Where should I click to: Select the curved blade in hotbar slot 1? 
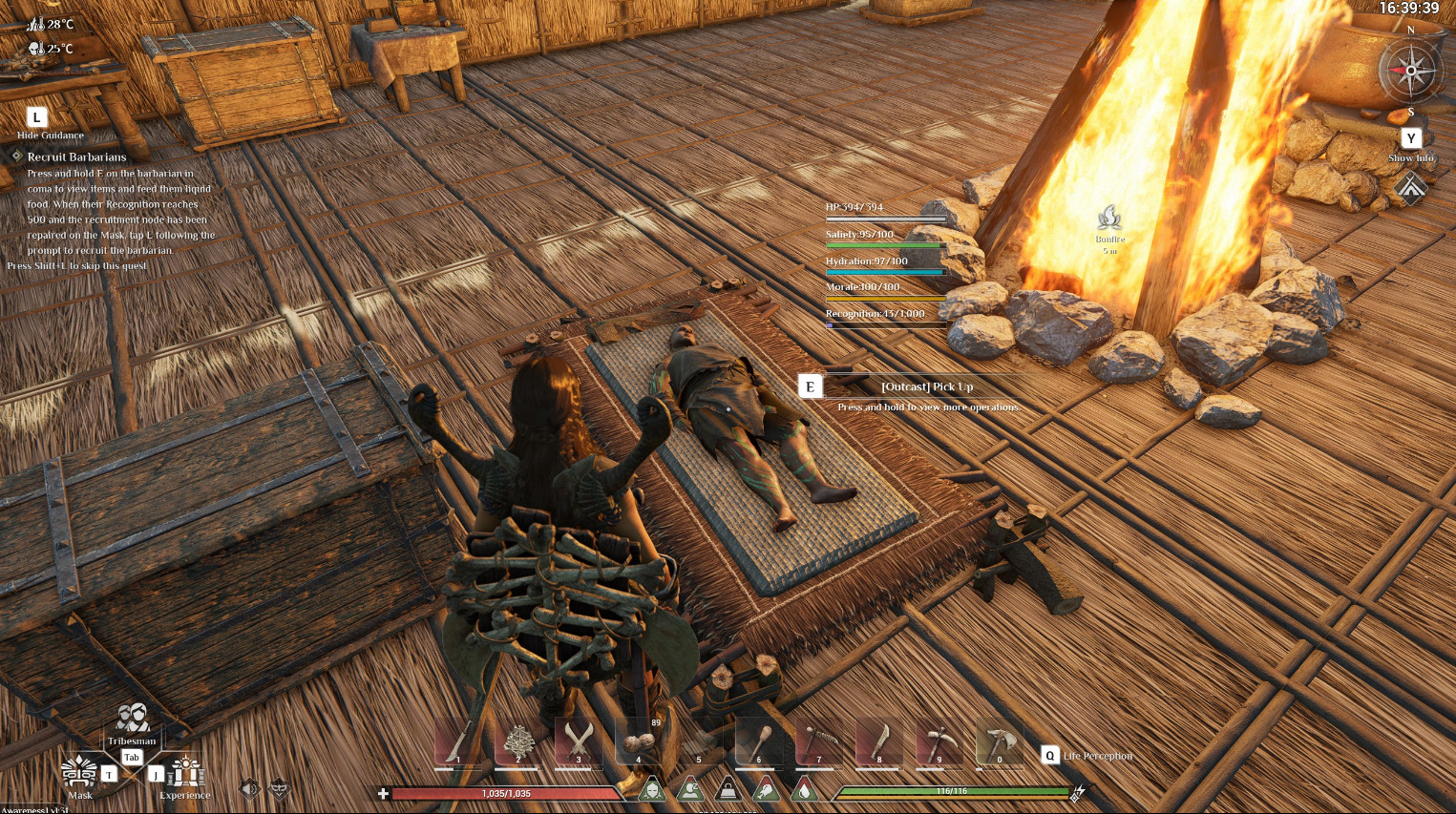coord(457,742)
